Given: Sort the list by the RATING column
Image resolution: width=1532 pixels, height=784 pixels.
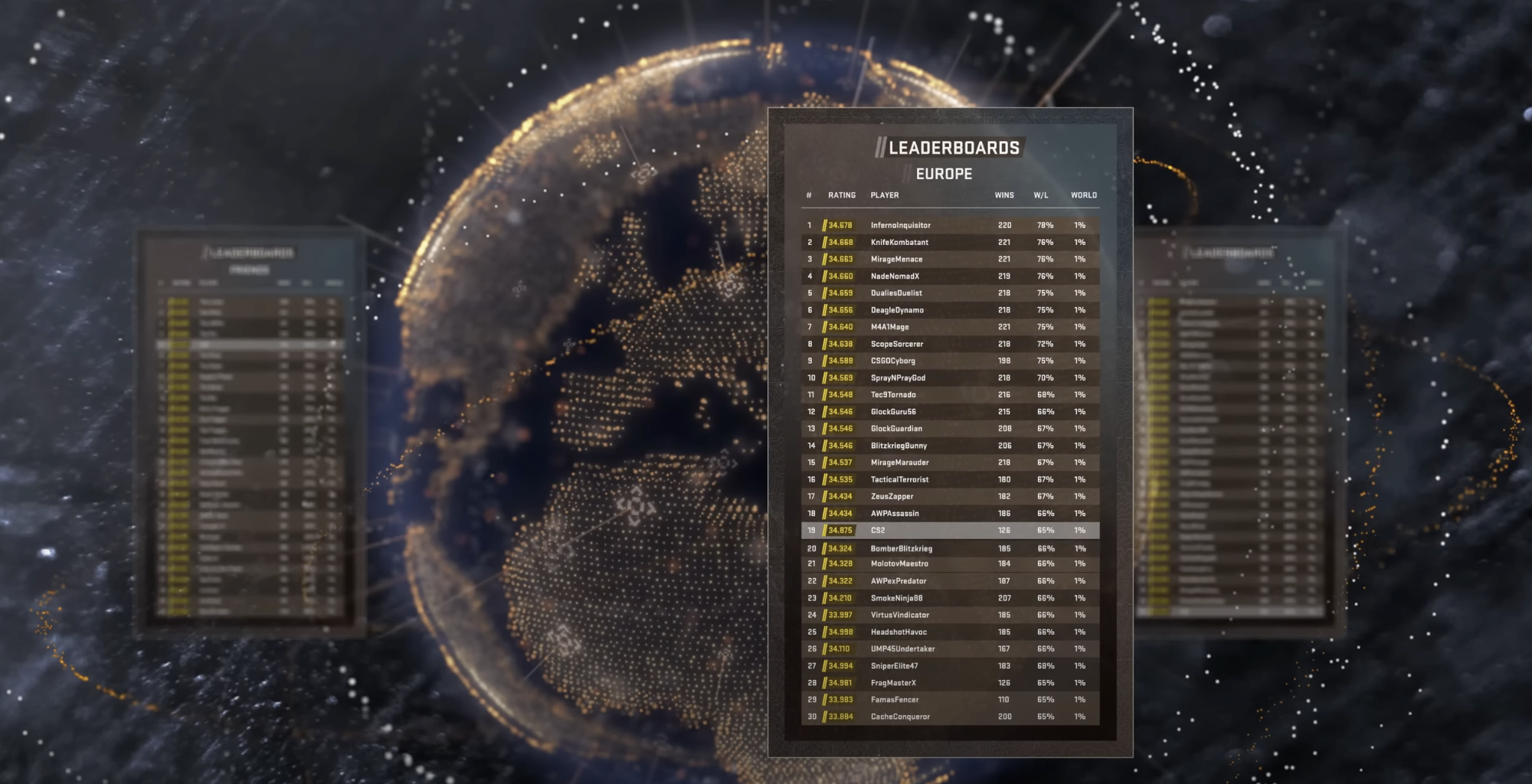Looking at the screenshot, I should (x=840, y=195).
